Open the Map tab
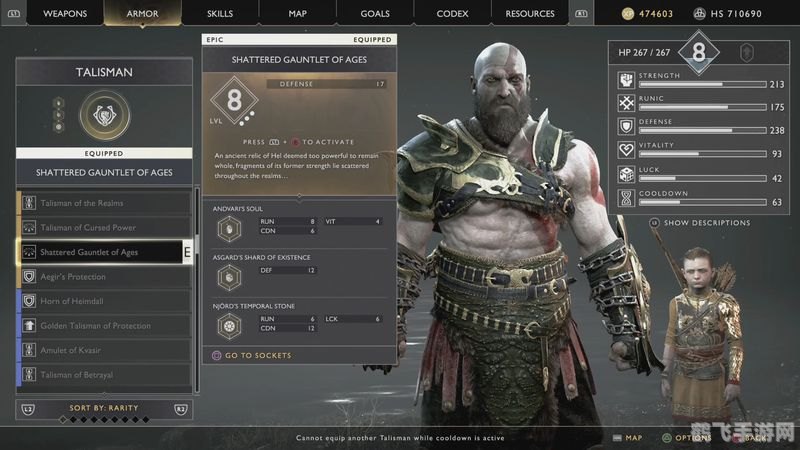This screenshot has height=450, width=800. click(297, 14)
